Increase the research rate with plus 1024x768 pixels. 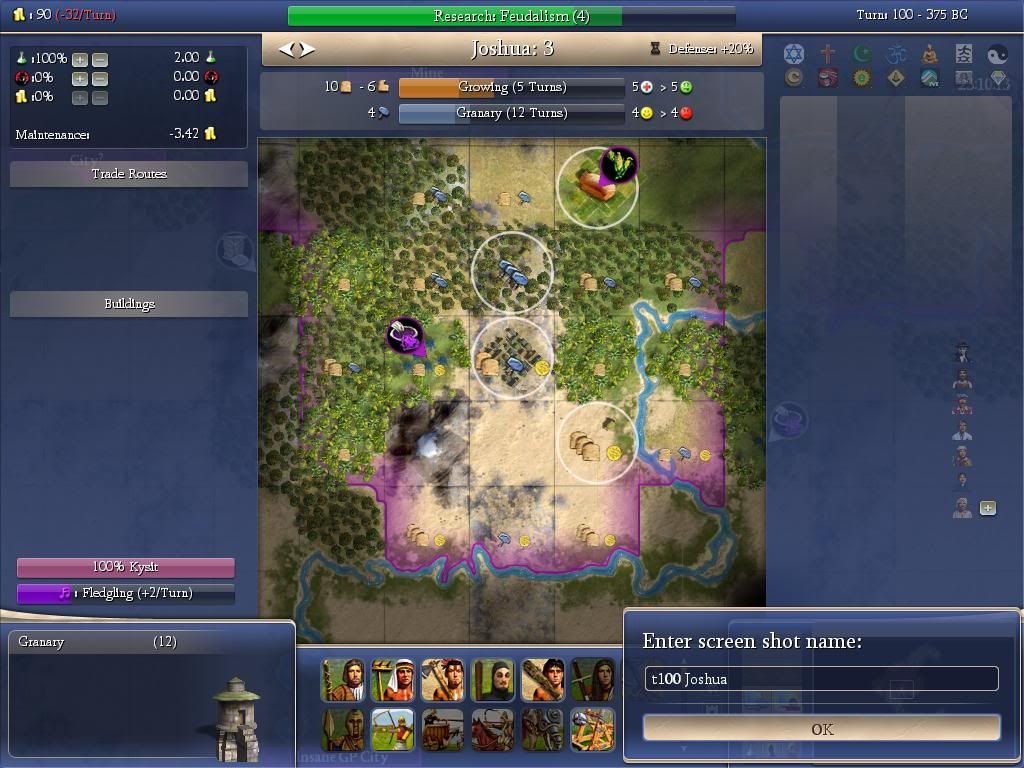tap(80, 59)
